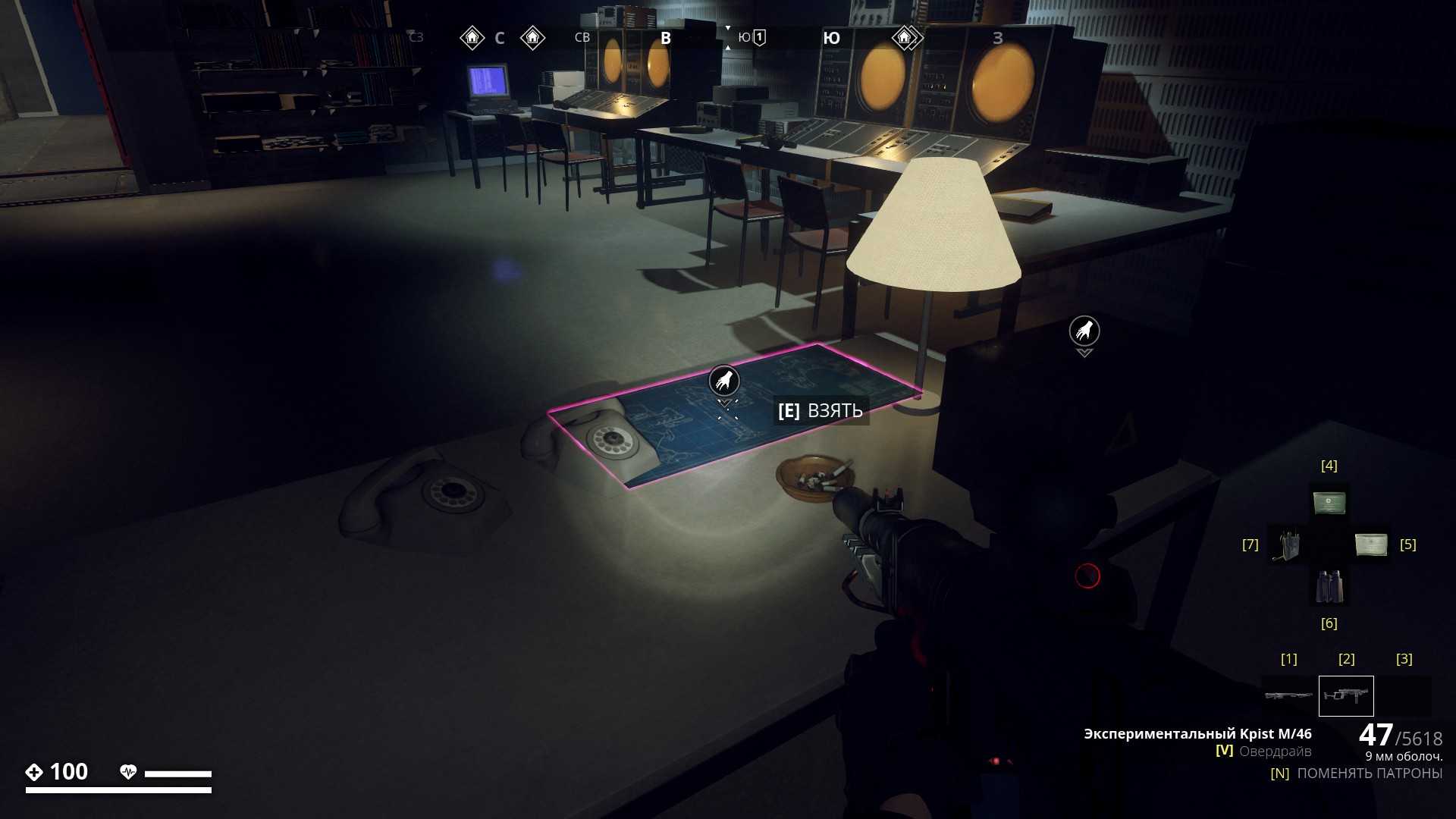Click the stacked safehouse marker near compass З
This screenshot has width=1456, height=819.
(905, 37)
